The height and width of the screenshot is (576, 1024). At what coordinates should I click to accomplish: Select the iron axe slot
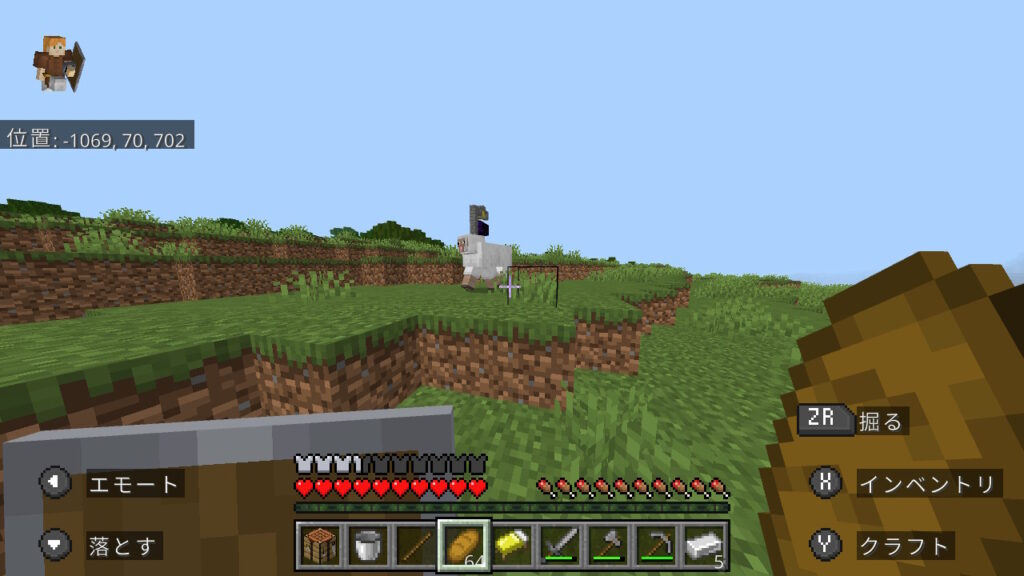coord(607,546)
